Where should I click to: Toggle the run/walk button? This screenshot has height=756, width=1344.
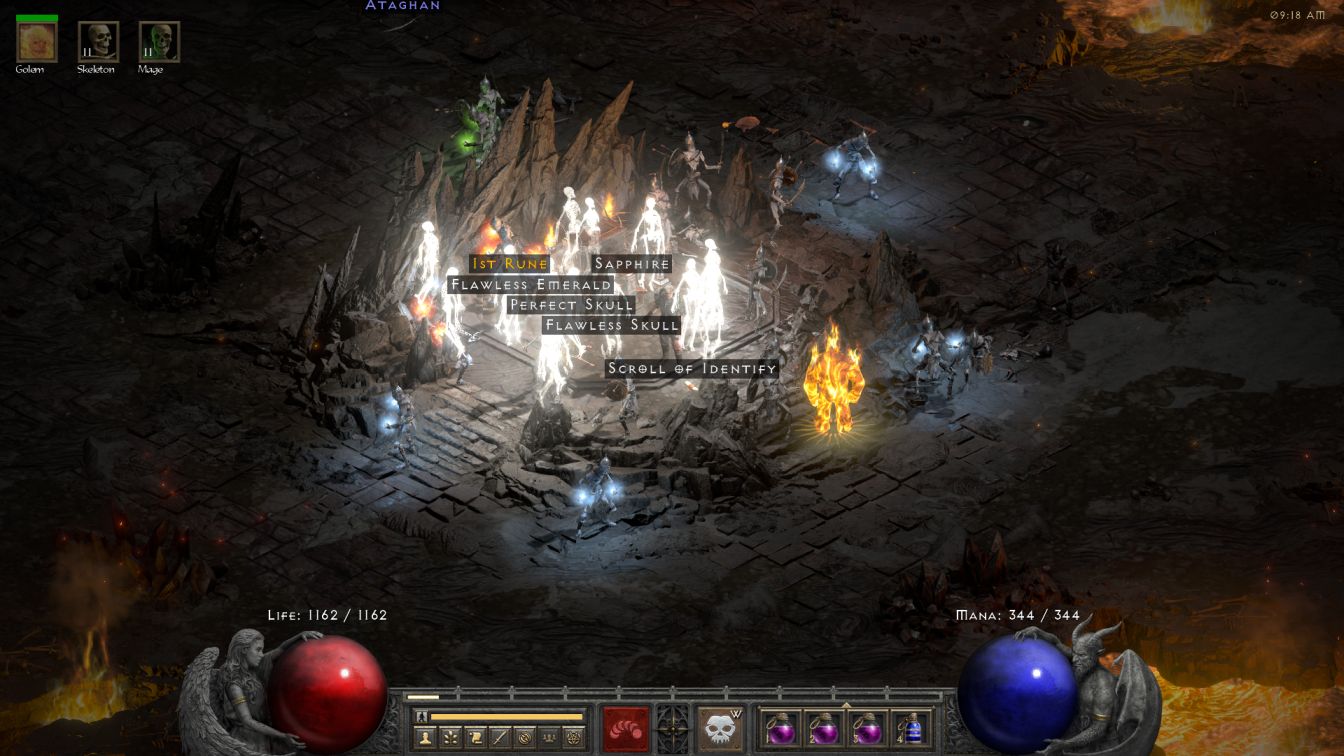[x=421, y=717]
